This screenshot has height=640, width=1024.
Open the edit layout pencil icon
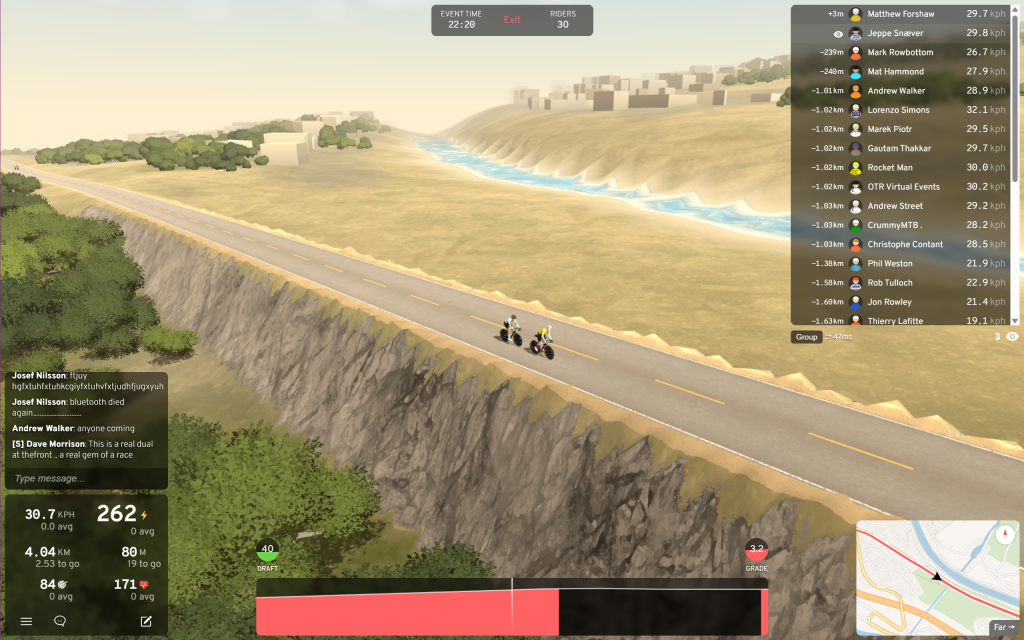pos(146,621)
